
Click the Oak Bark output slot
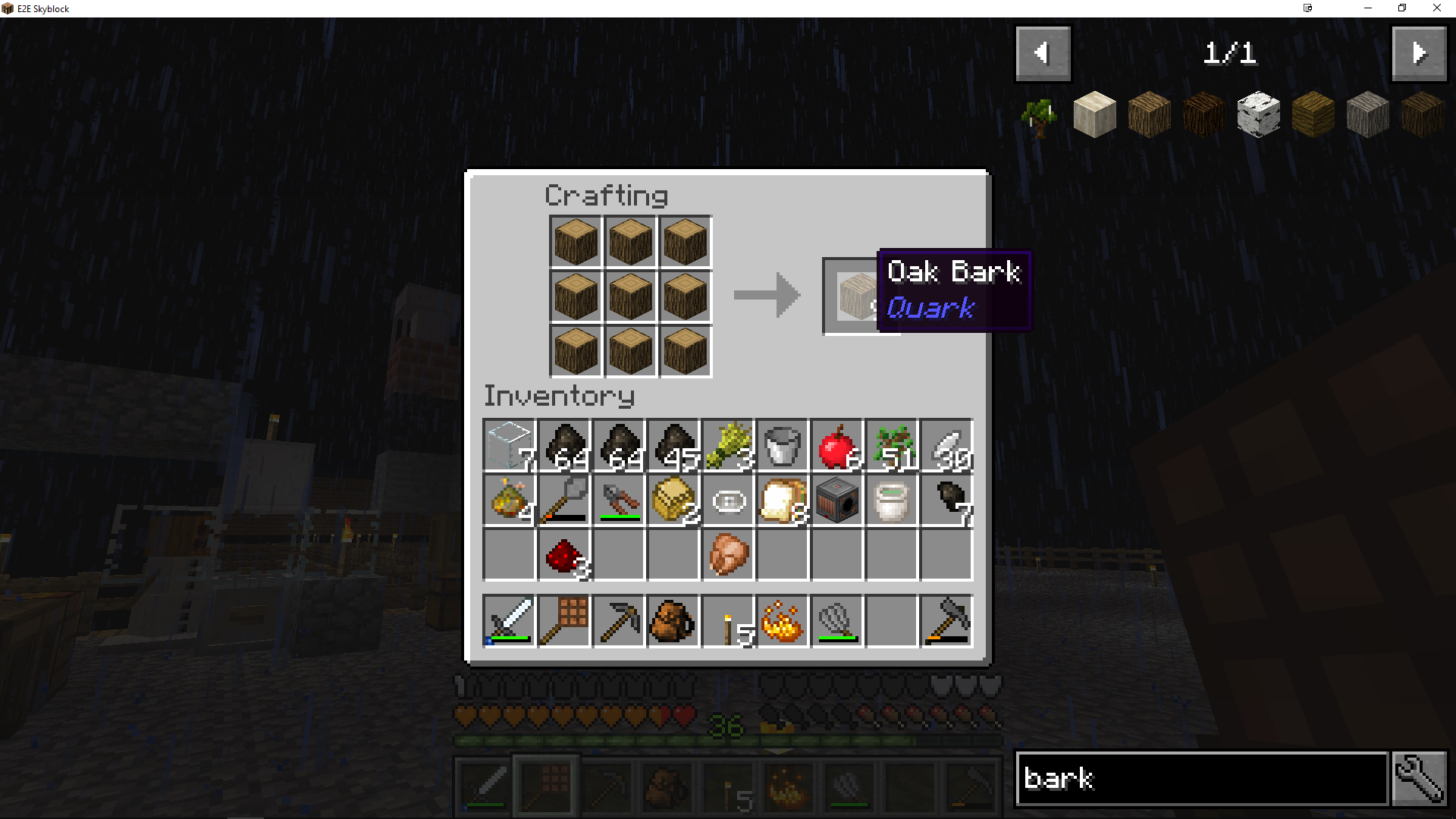pos(857,296)
